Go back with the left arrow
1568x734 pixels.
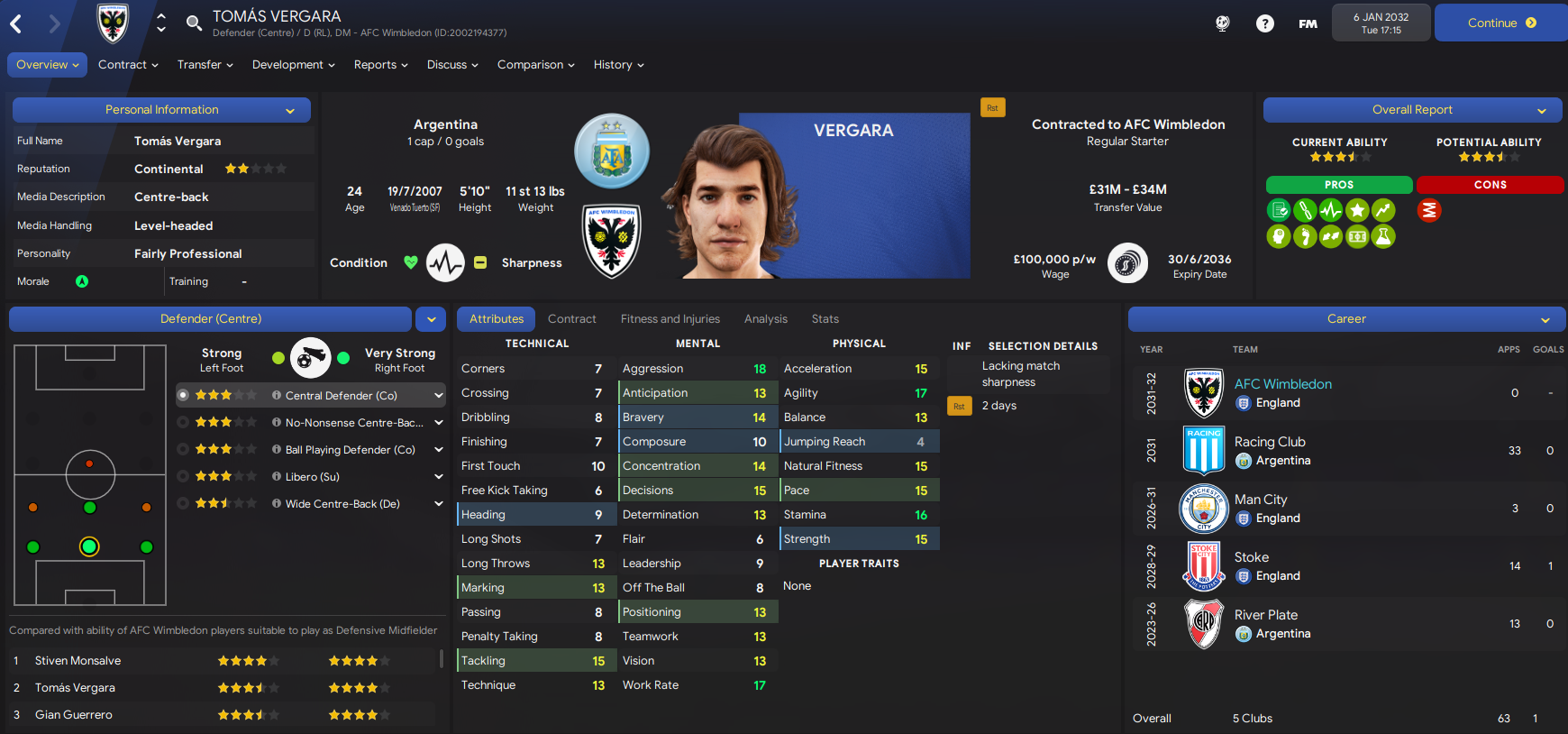coord(16,23)
